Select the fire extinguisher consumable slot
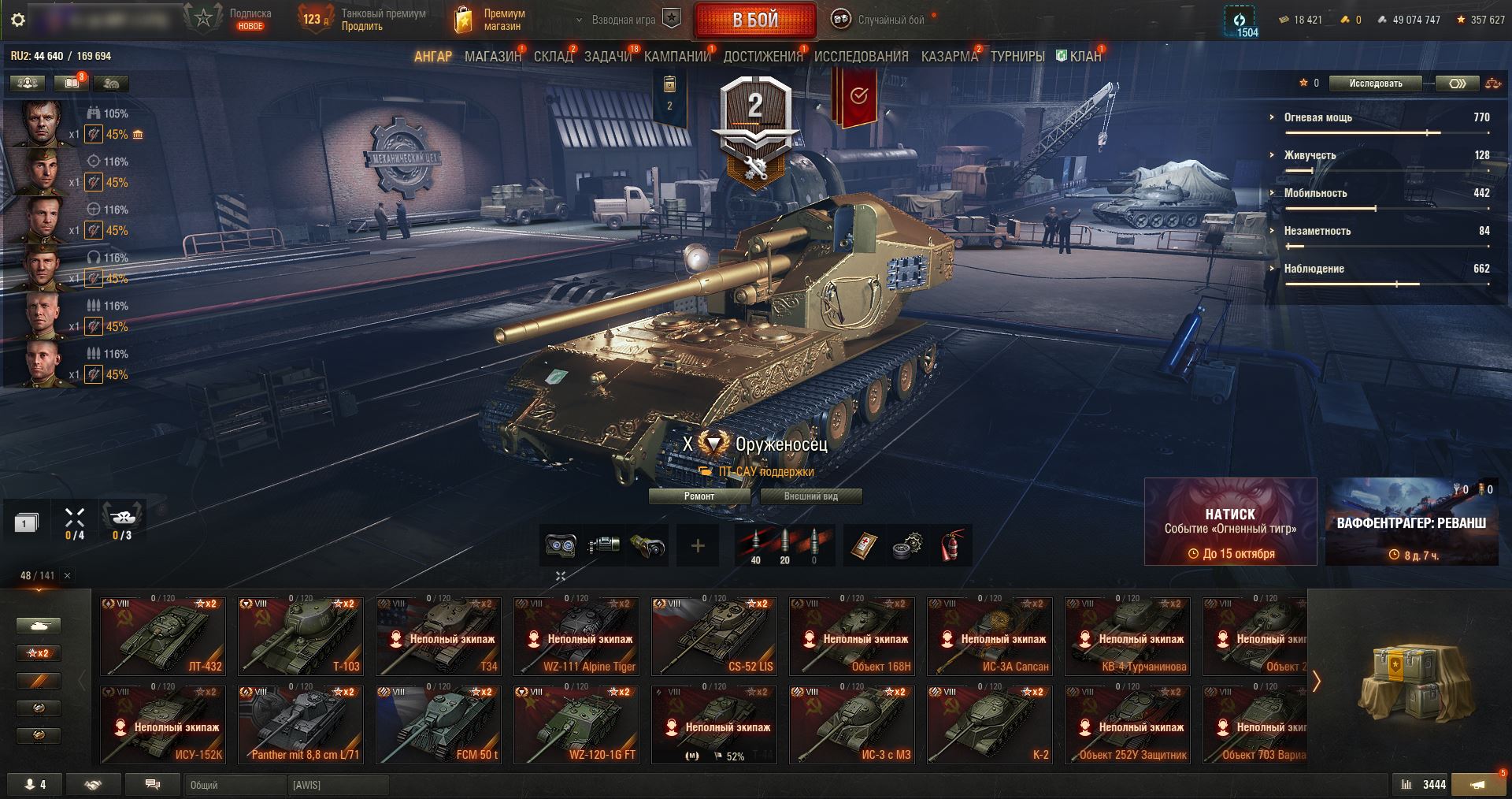The height and width of the screenshot is (799, 1512). pyautogui.click(x=953, y=545)
